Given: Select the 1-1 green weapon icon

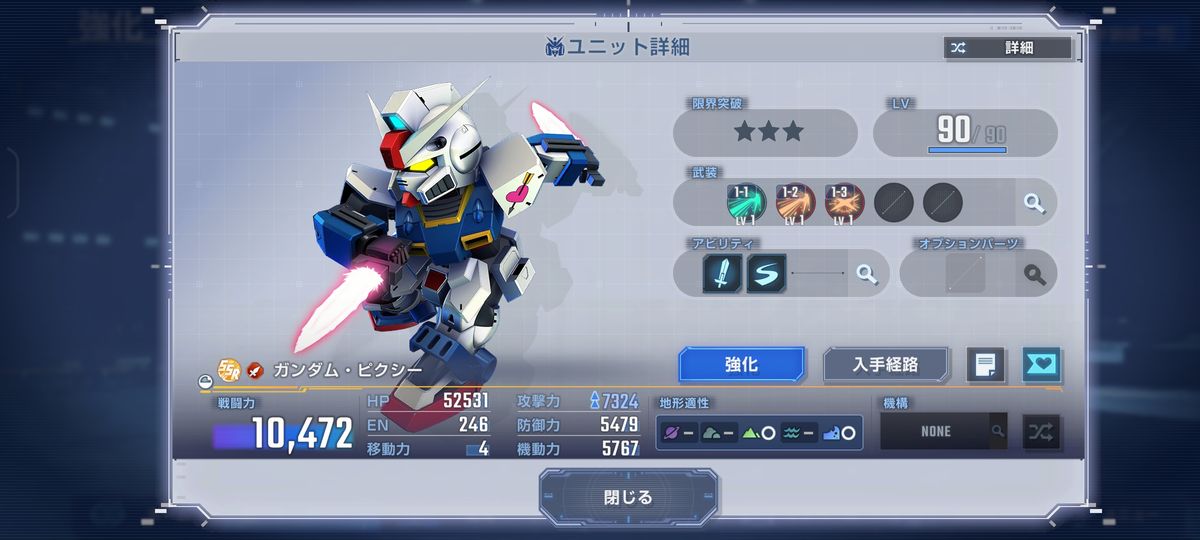Looking at the screenshot, I should click(x=747, y=203).
